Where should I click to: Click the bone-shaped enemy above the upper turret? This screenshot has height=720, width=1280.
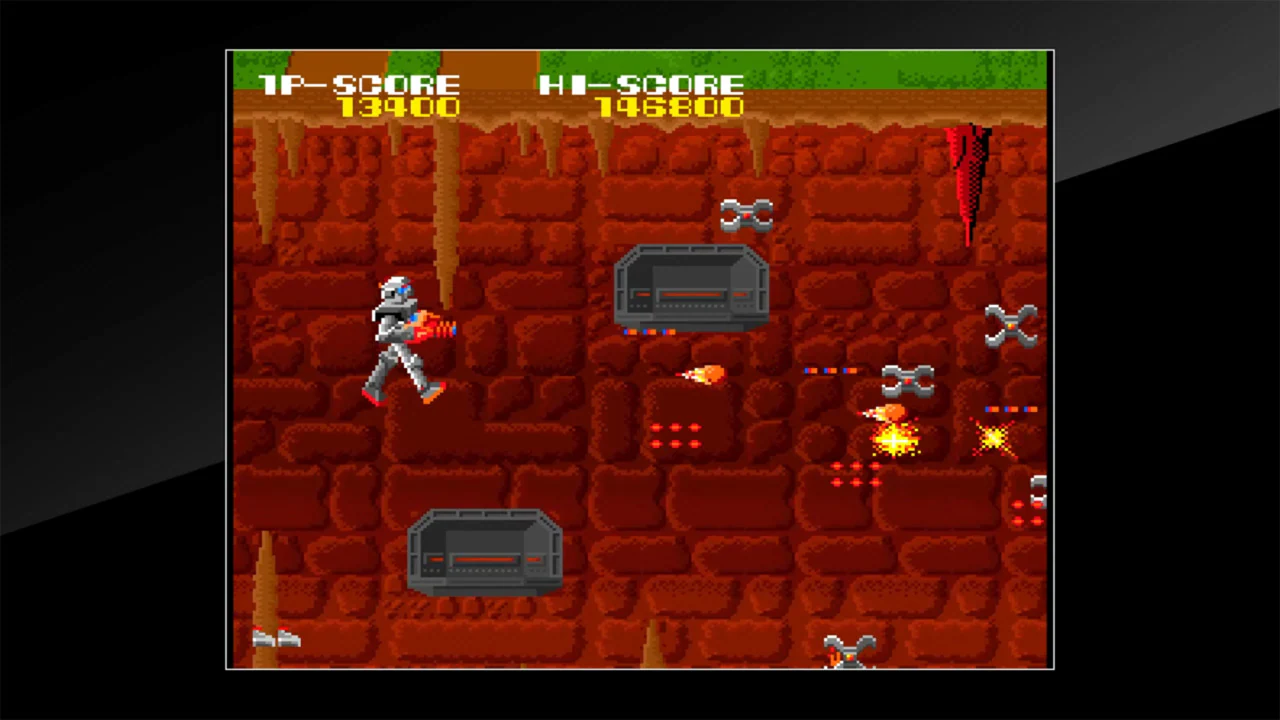click(745, 213)
